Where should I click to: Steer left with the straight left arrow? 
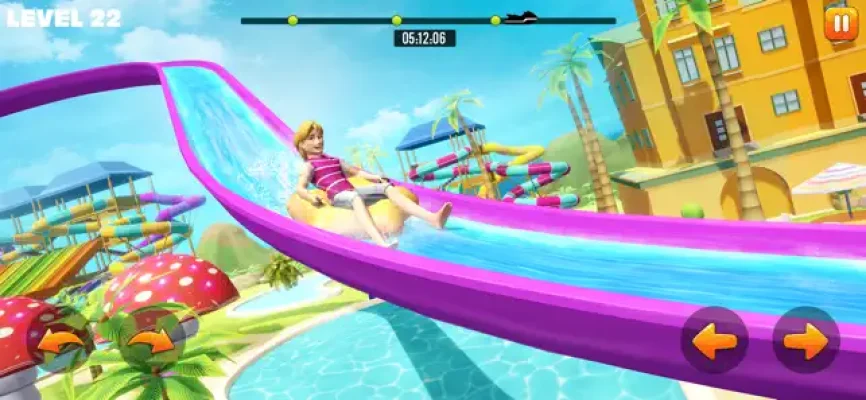coord(715,340)
